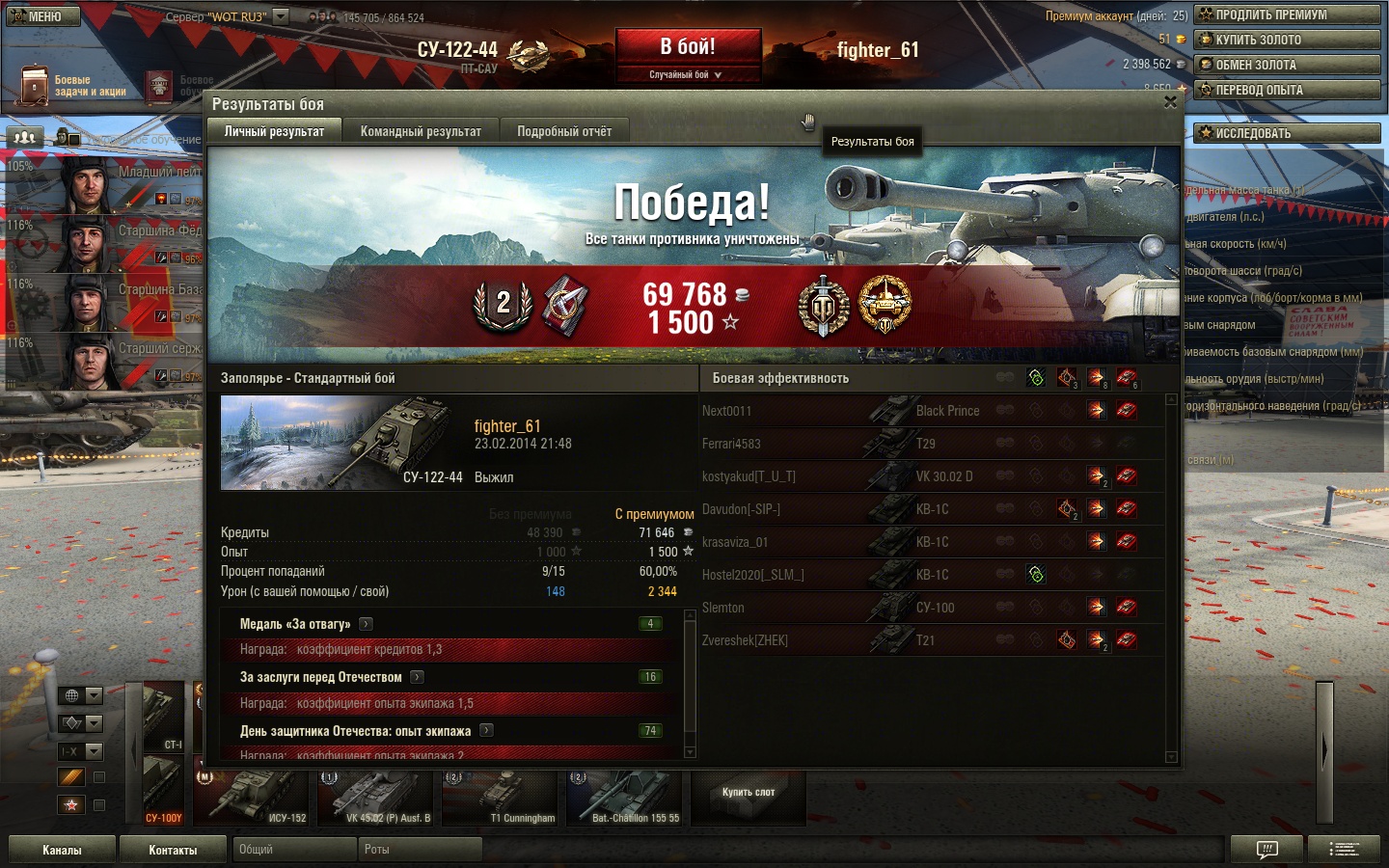Expand Медаль «За отвагу» details
This screenshot has height=868, width=1389.
[367, 624]
